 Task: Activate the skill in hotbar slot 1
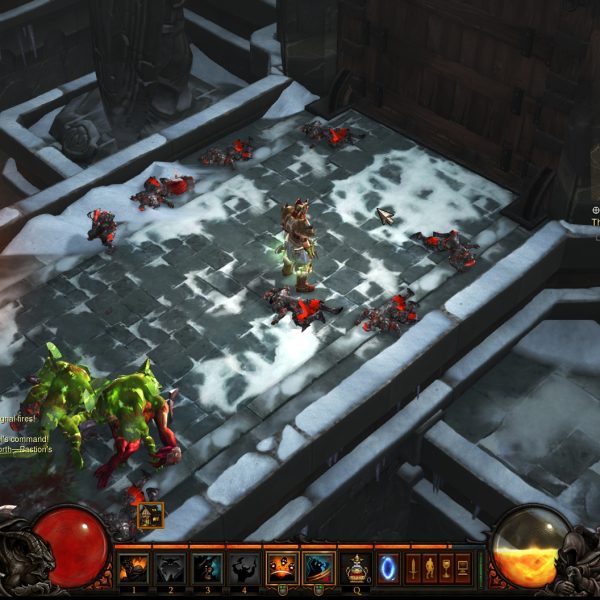(x=134, y=568)
